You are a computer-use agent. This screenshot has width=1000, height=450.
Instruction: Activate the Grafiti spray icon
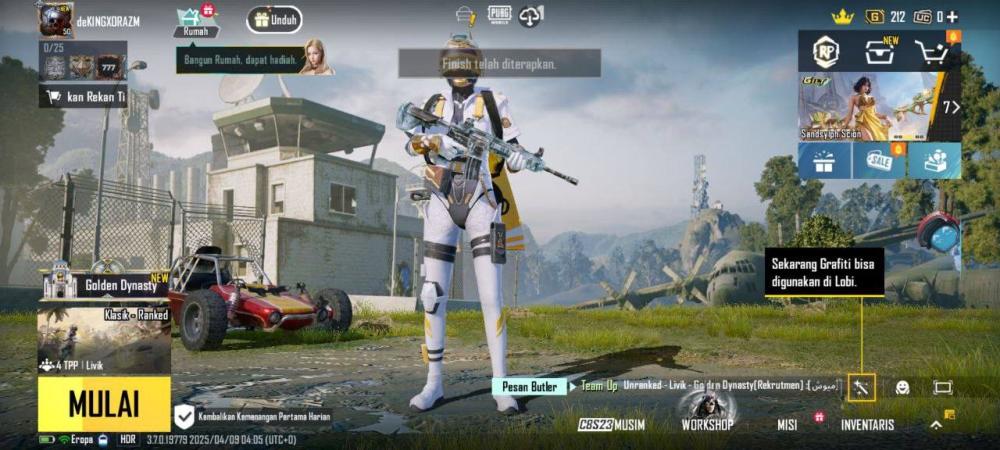pos(861,387)
